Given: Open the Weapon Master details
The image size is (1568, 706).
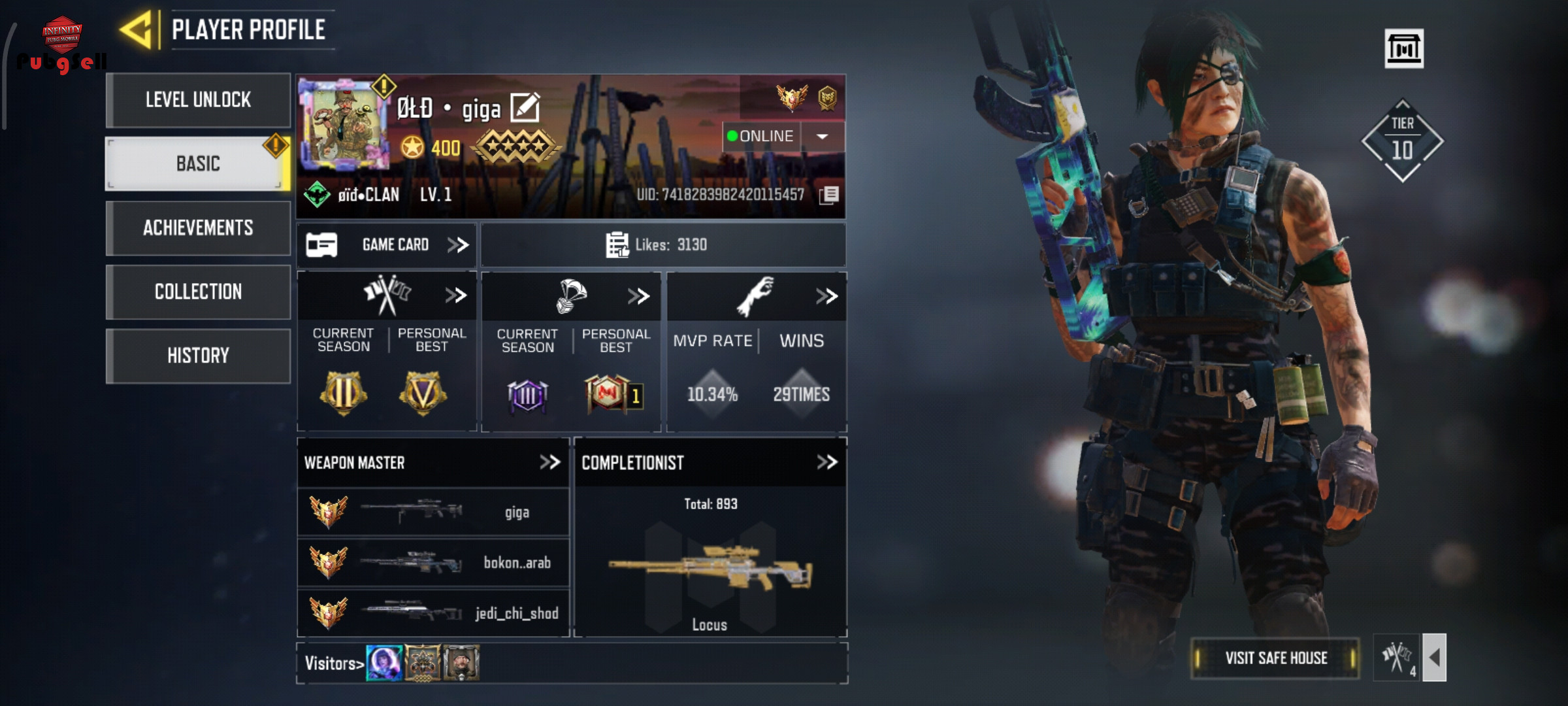Looking at the screenshot, I should (x=549, y=462).
